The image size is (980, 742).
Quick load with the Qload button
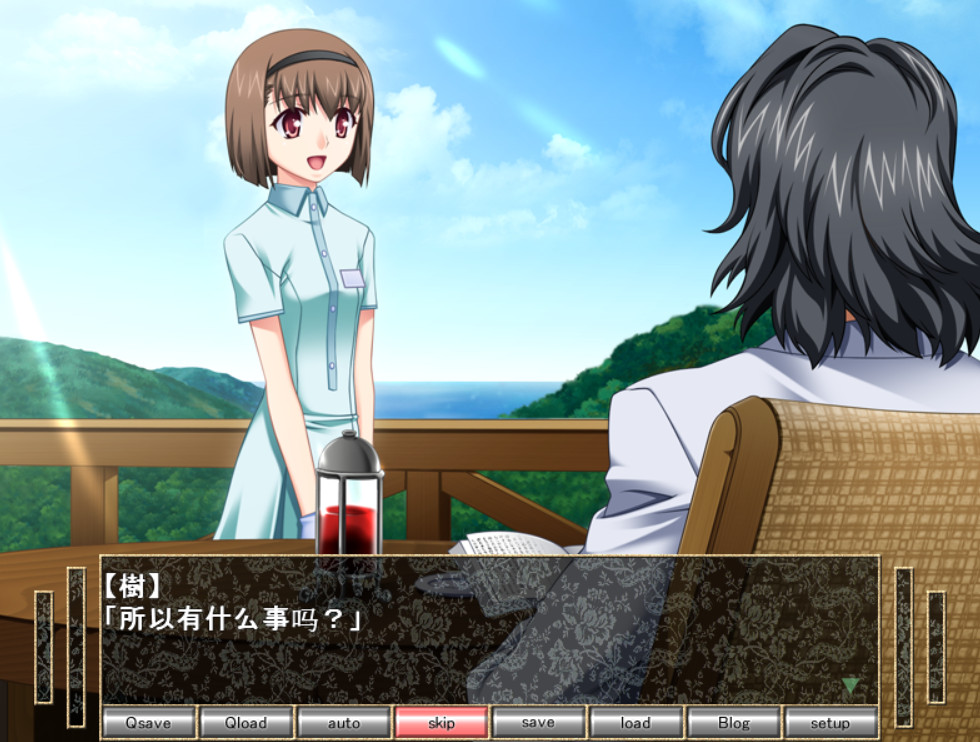click(246, 722)
